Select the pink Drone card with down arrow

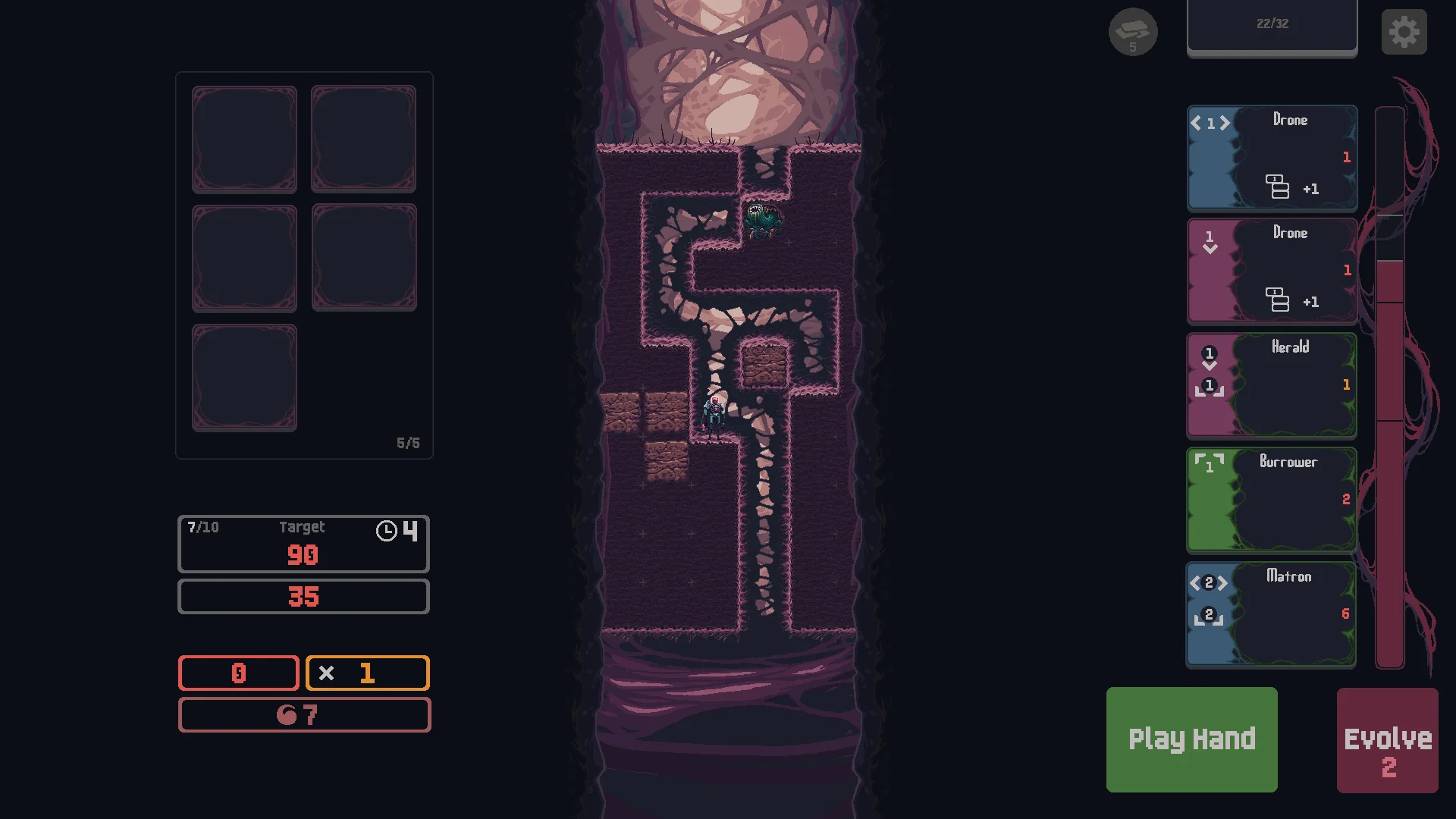click(x=1272, y=271)
